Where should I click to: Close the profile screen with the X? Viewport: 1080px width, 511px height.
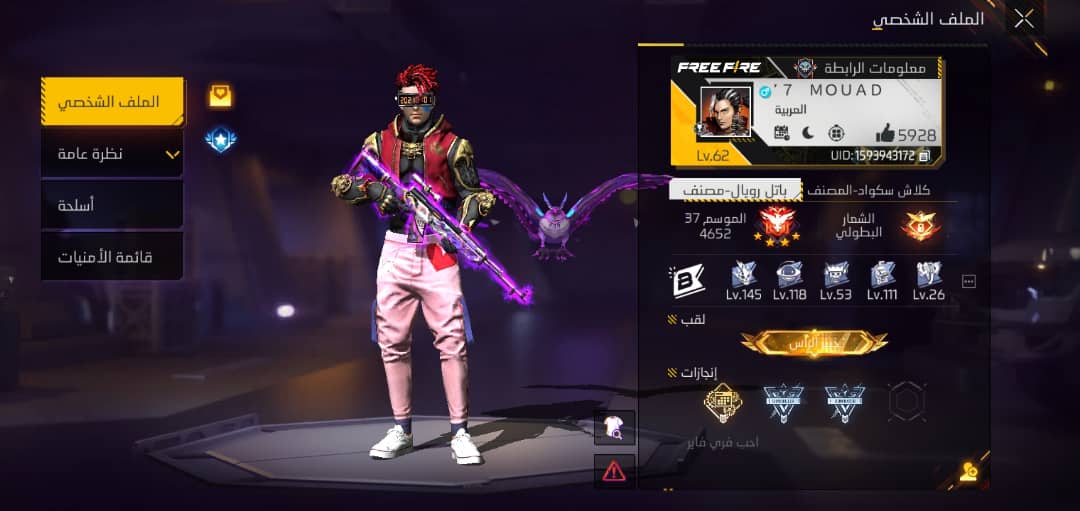click(1024, 18)
